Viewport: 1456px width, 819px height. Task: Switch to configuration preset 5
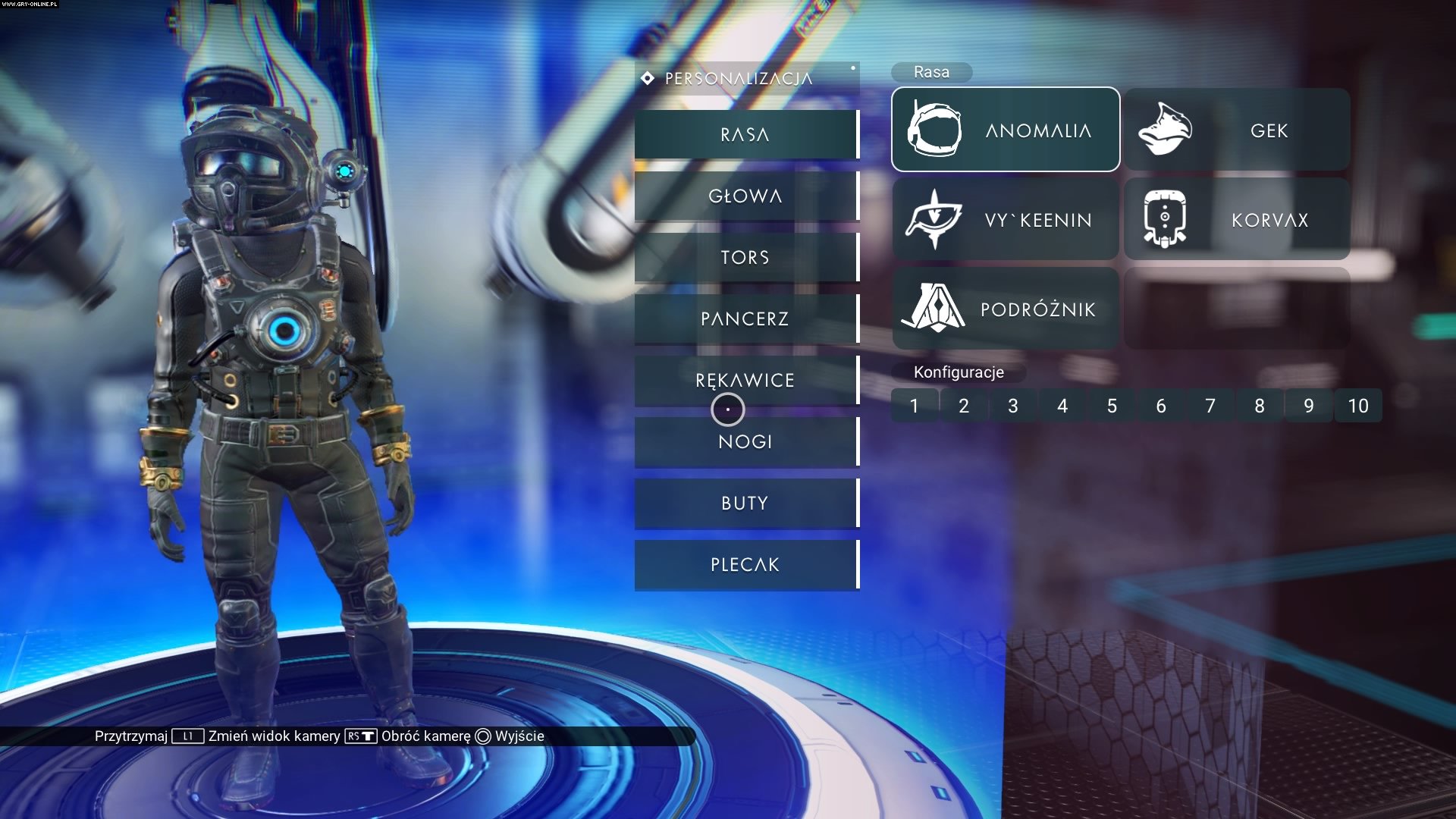pyautogui.click(x=1112, y=406)
